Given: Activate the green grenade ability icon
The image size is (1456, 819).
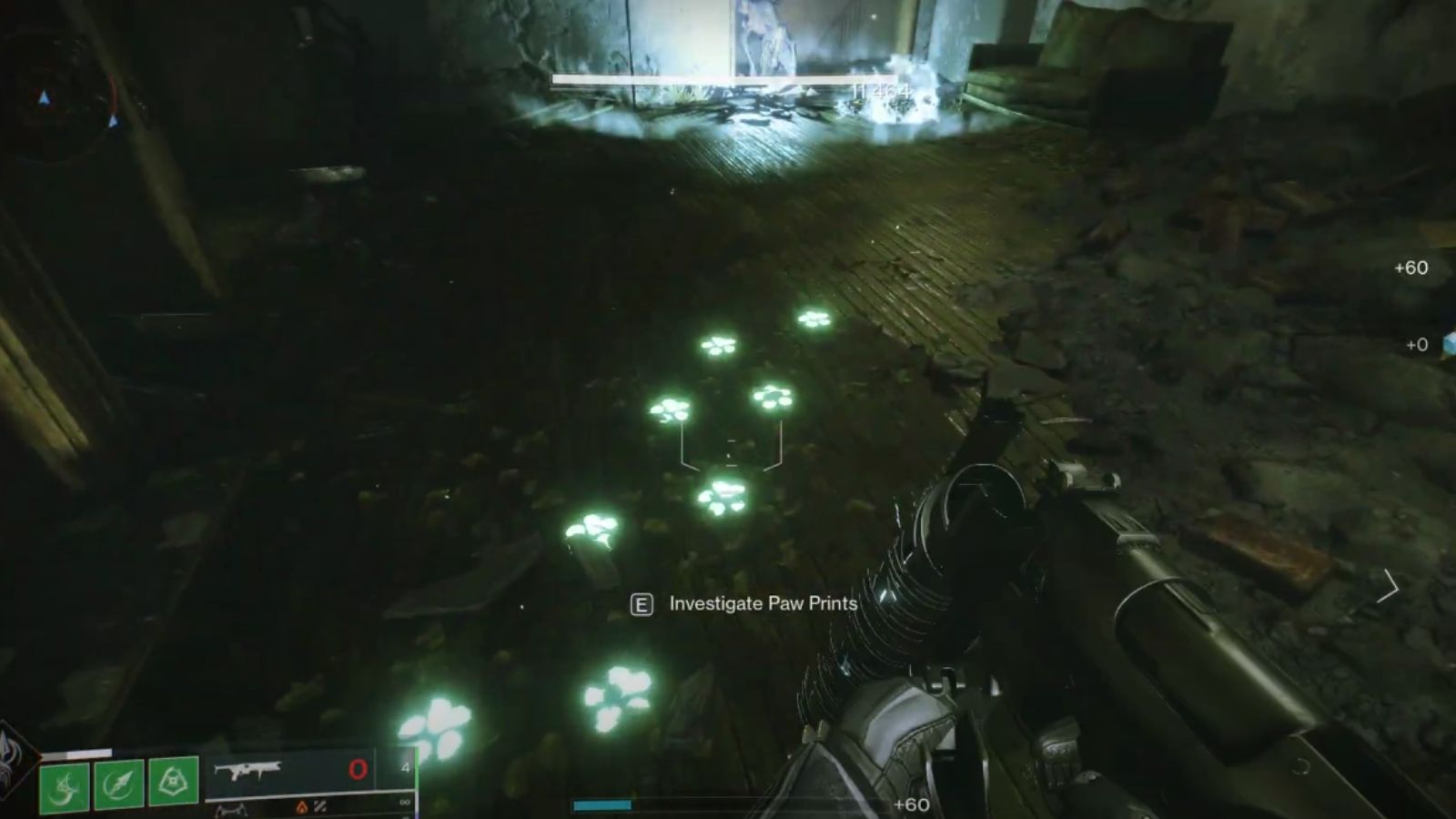Looking at the screenshot, I should tap(65, 787).
